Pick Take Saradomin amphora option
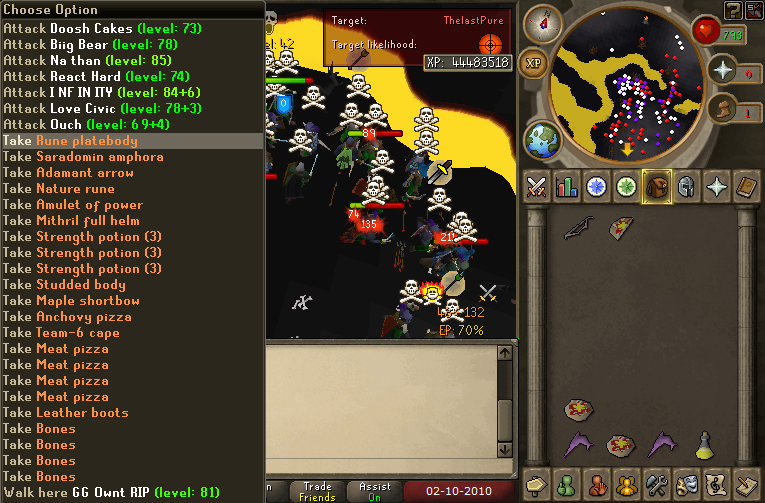This screenshot has width=765, height=503. tap(83, 157)
